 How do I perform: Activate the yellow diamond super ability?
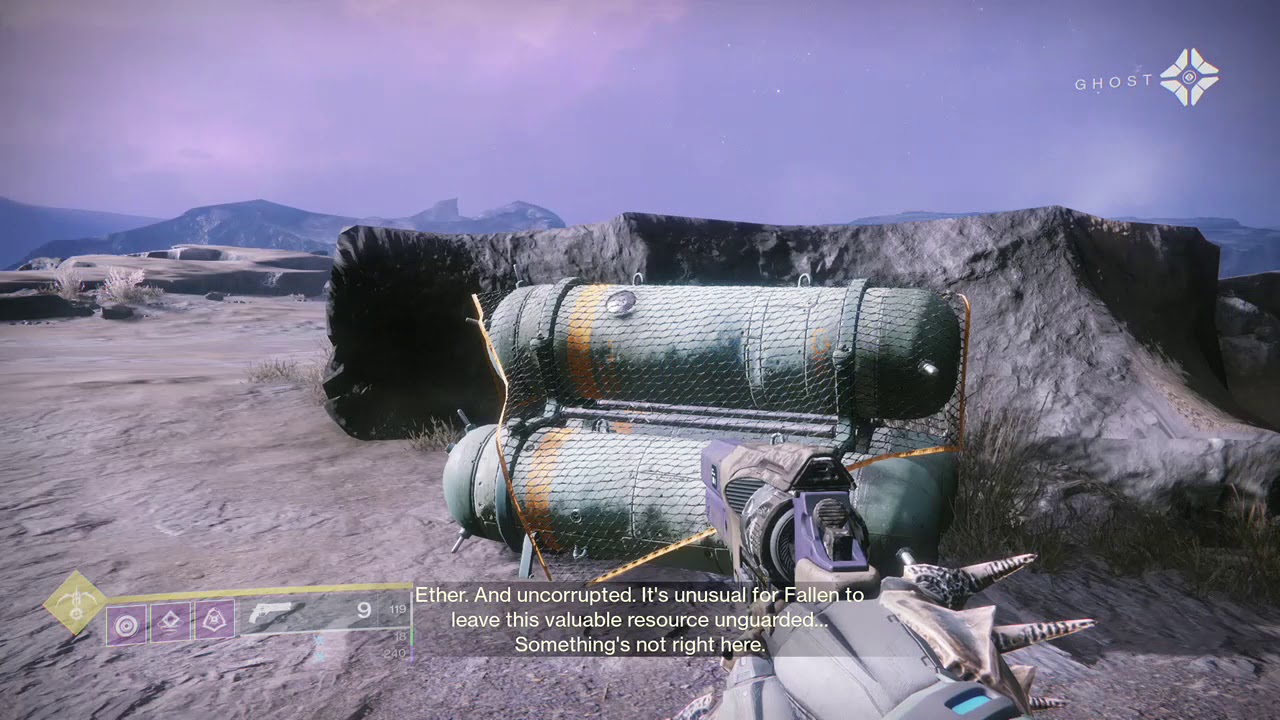pyautogui.click(x=76, y=603)
